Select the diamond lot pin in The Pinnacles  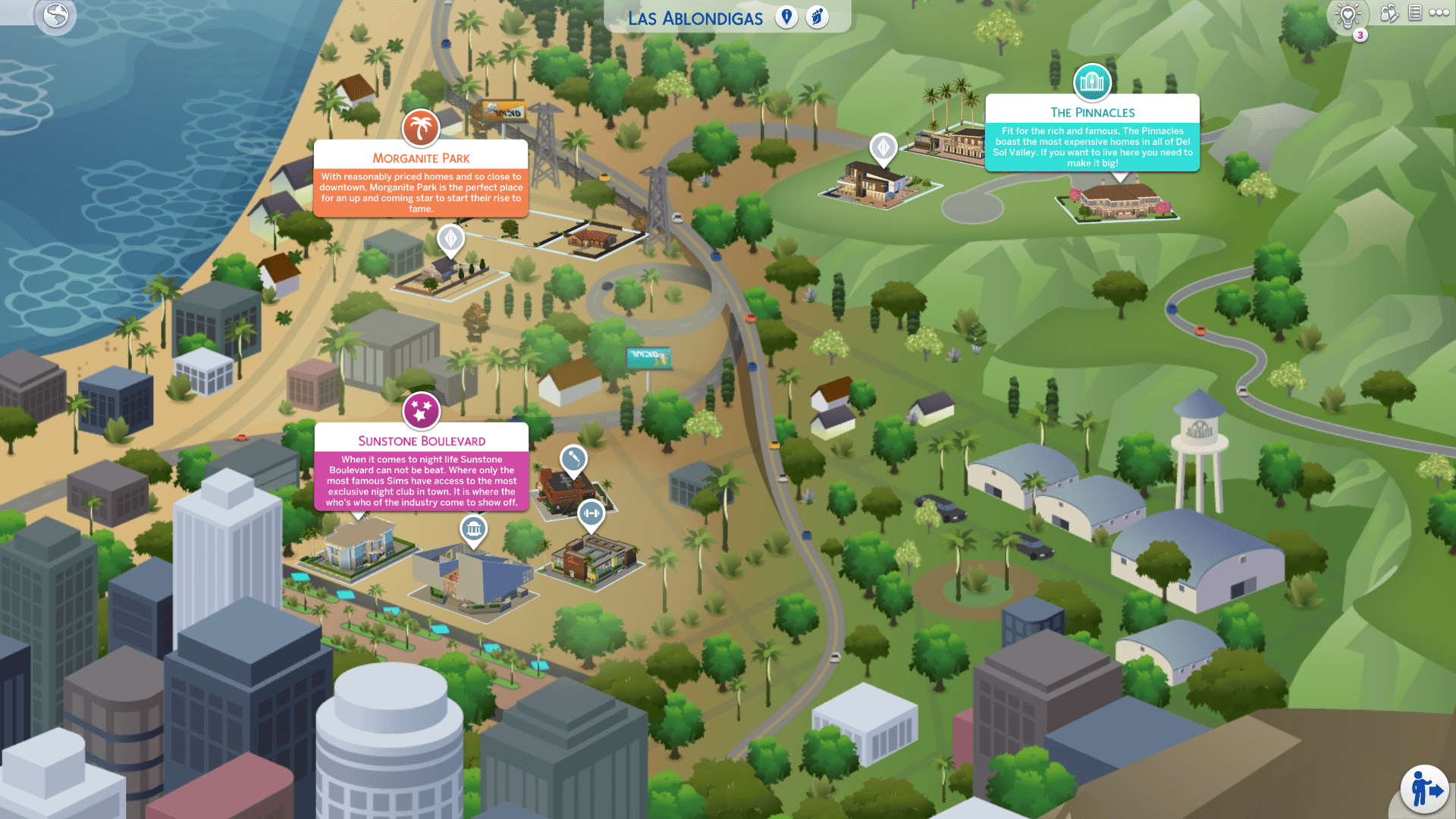tap(883, 146)
